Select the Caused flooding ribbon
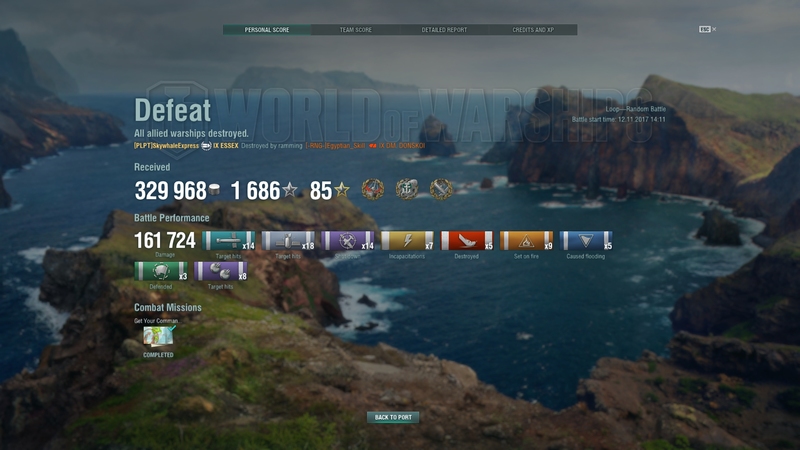This screenshot has height=450, width=800. (x=586, y=241)
